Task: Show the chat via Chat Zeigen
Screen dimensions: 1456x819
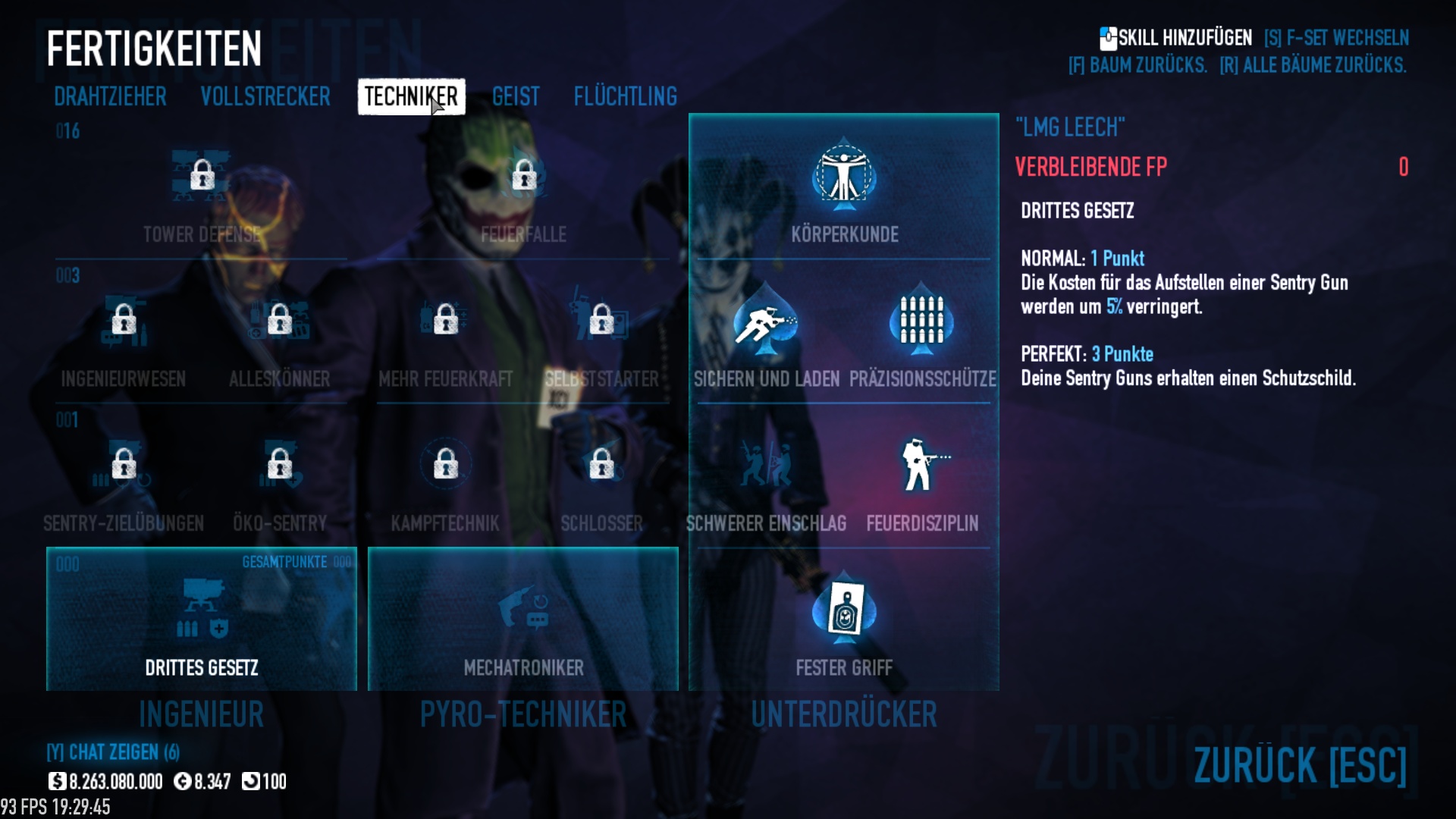Action: coord(113,752)
